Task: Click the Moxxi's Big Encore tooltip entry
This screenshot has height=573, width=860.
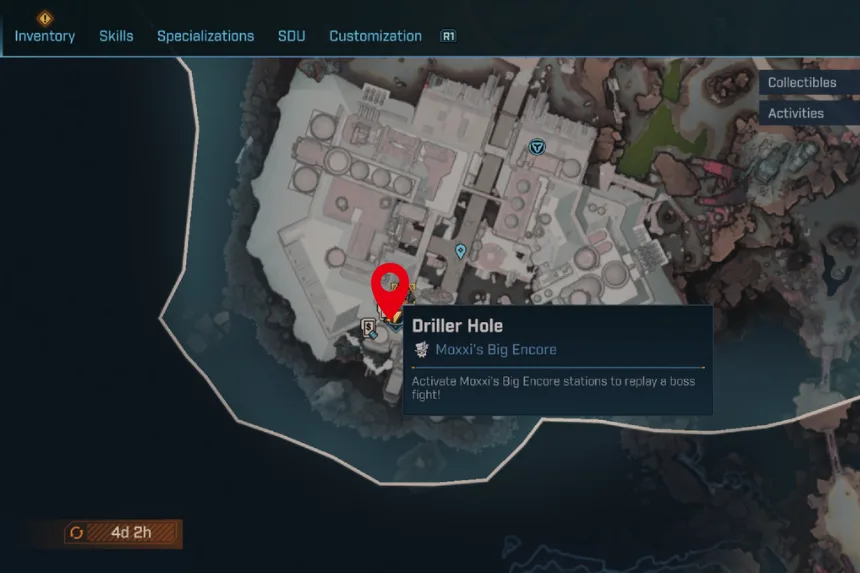Action: 495,350
